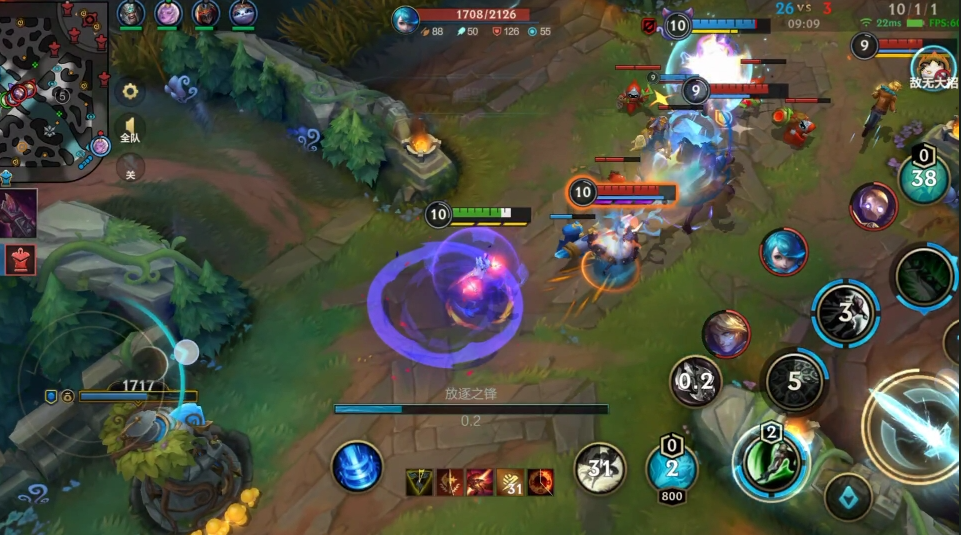Tap the blue recall swirl button
The image size is (961, 535).
pos(358,467)
